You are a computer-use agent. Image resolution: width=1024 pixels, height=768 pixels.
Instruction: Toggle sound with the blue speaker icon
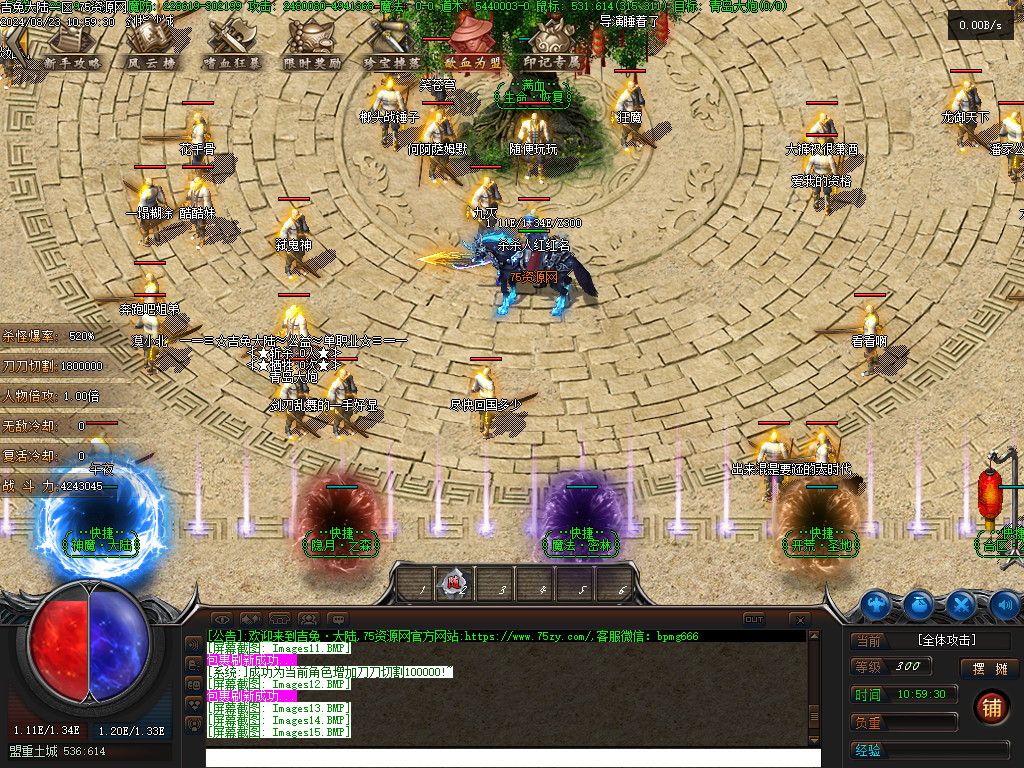tap(1005, 604)
